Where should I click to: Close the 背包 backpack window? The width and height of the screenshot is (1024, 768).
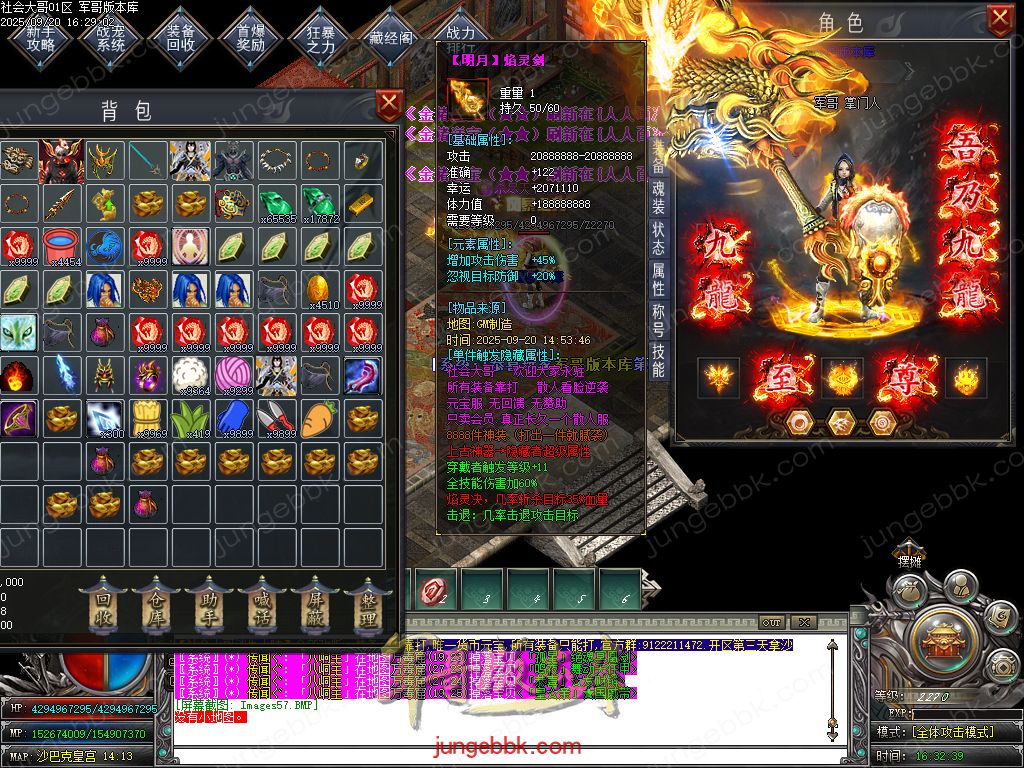point(388,103)
